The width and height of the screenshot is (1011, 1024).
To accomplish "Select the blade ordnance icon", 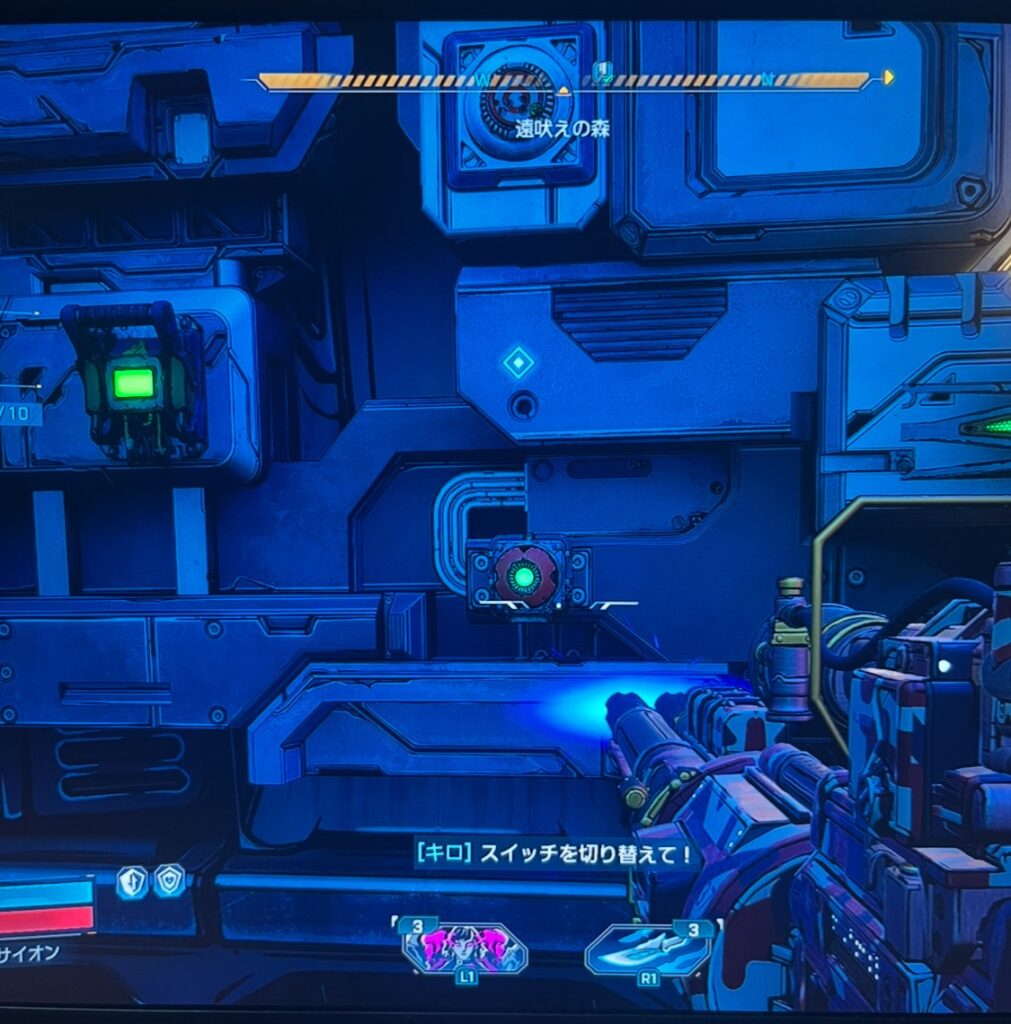I will (x=647, y=949).
